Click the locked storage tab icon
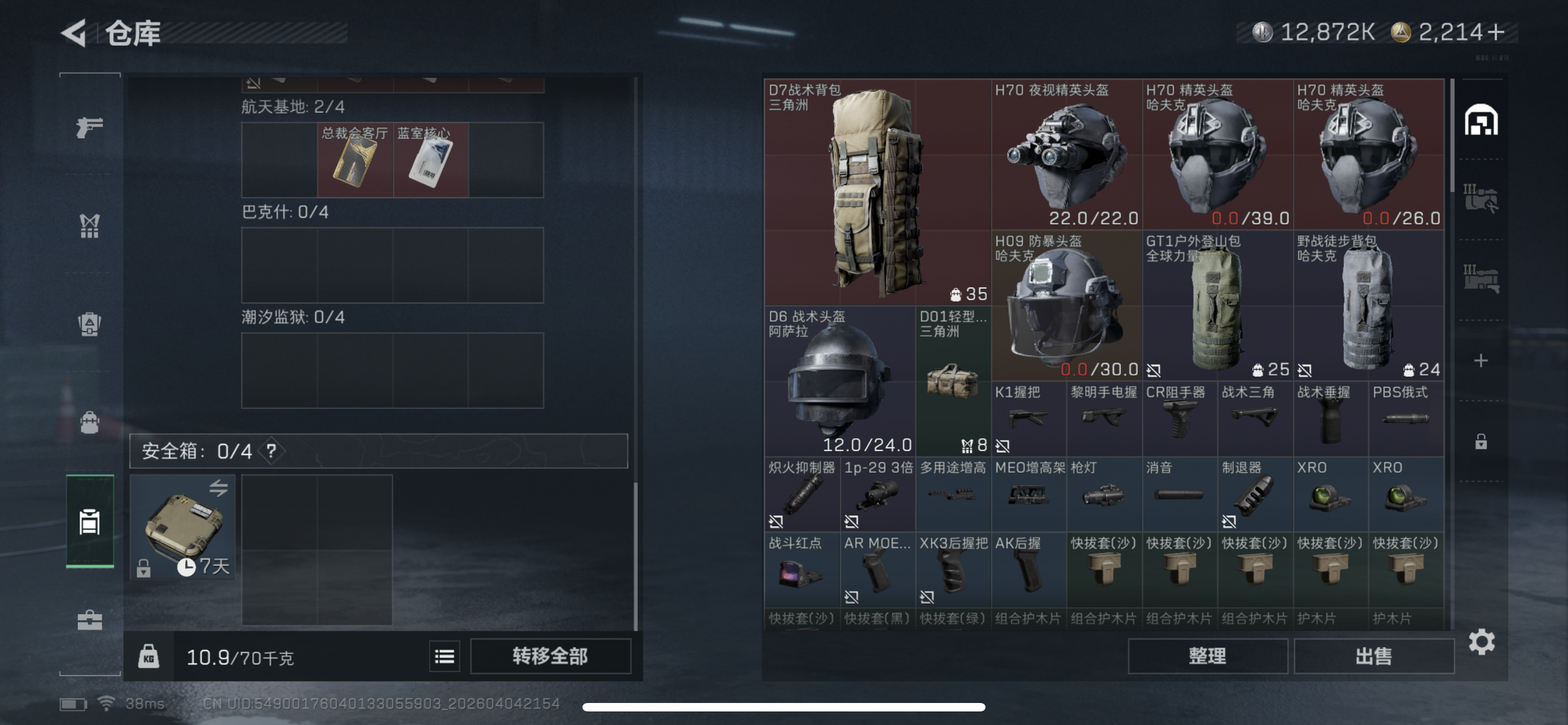Viewport: 1568px width, 725px height. [1482, 438]
